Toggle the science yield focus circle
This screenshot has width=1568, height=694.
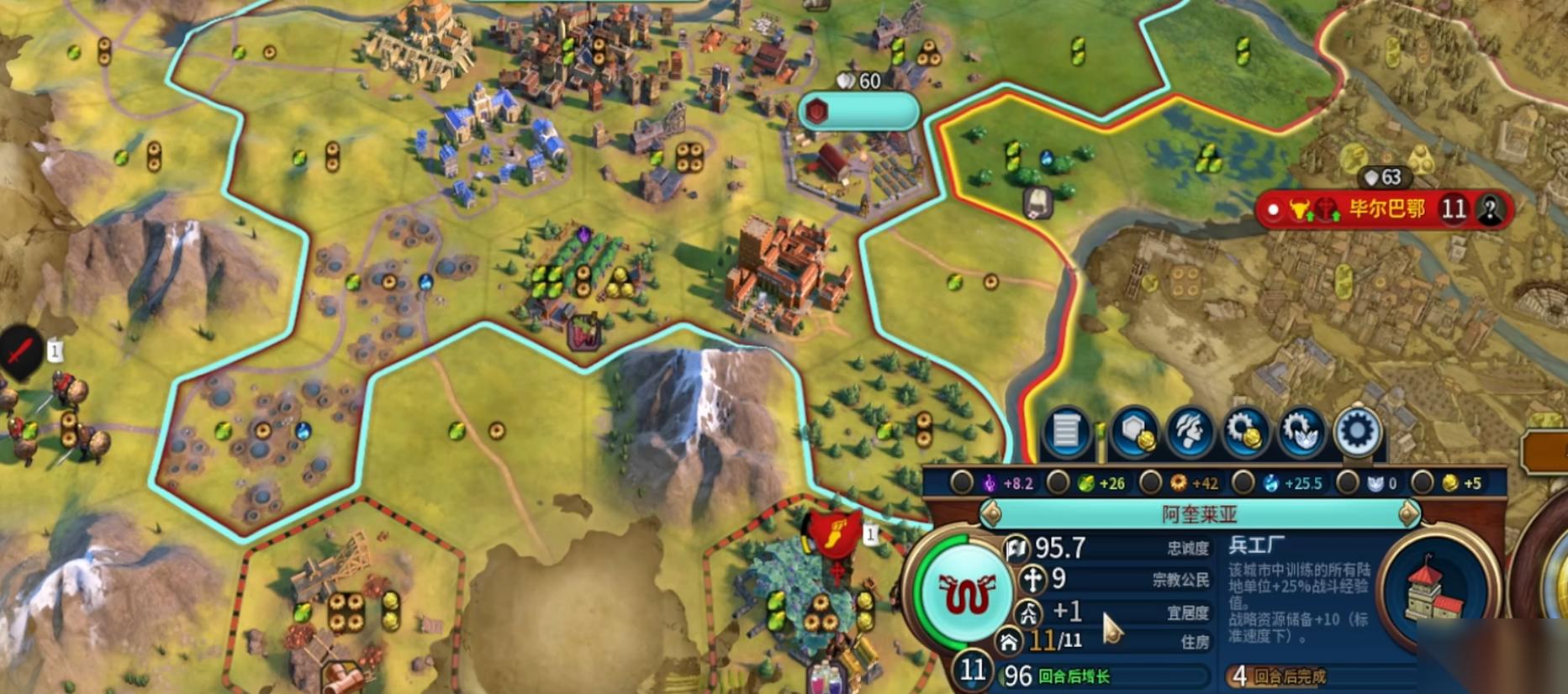pyautogui.click(x=1243, y=483)
